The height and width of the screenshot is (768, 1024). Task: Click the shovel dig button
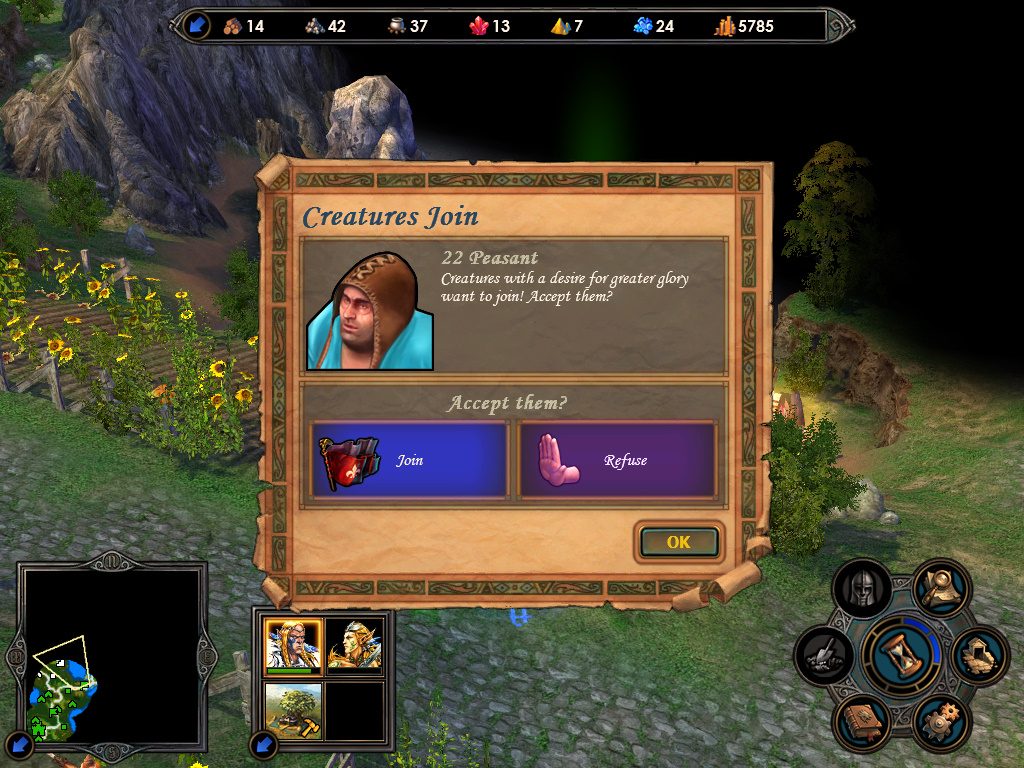(824, 656)
